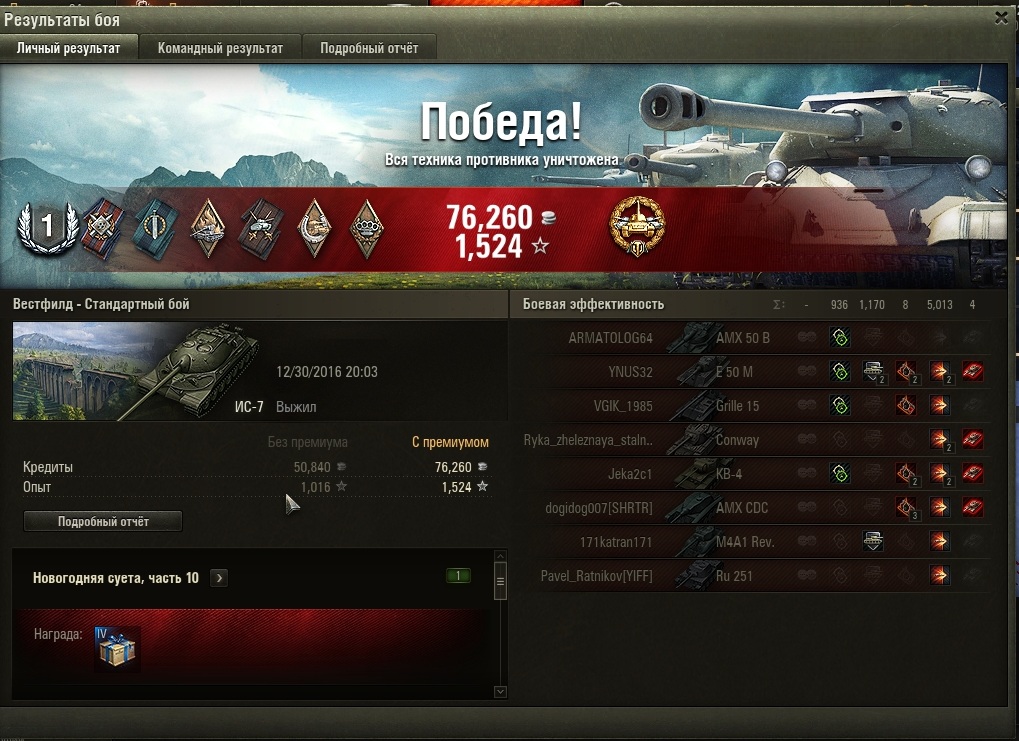
Task: Close the battle results window
Action: pyautogui.click(x=1002, y=17)
